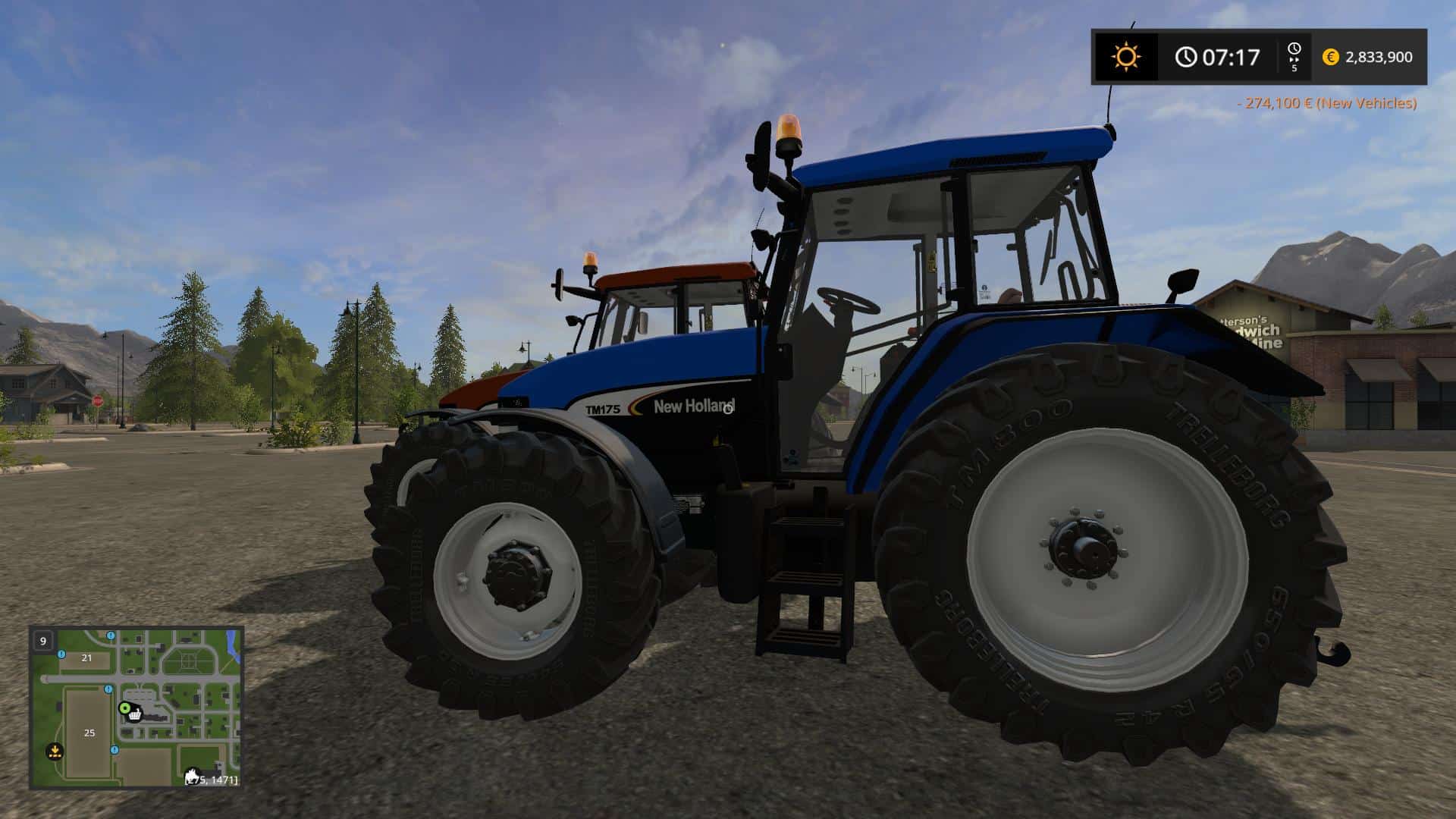Click the blue mission marker beside field 25
The height and width of the screenshot is (819, 1456).
[108, 690]
